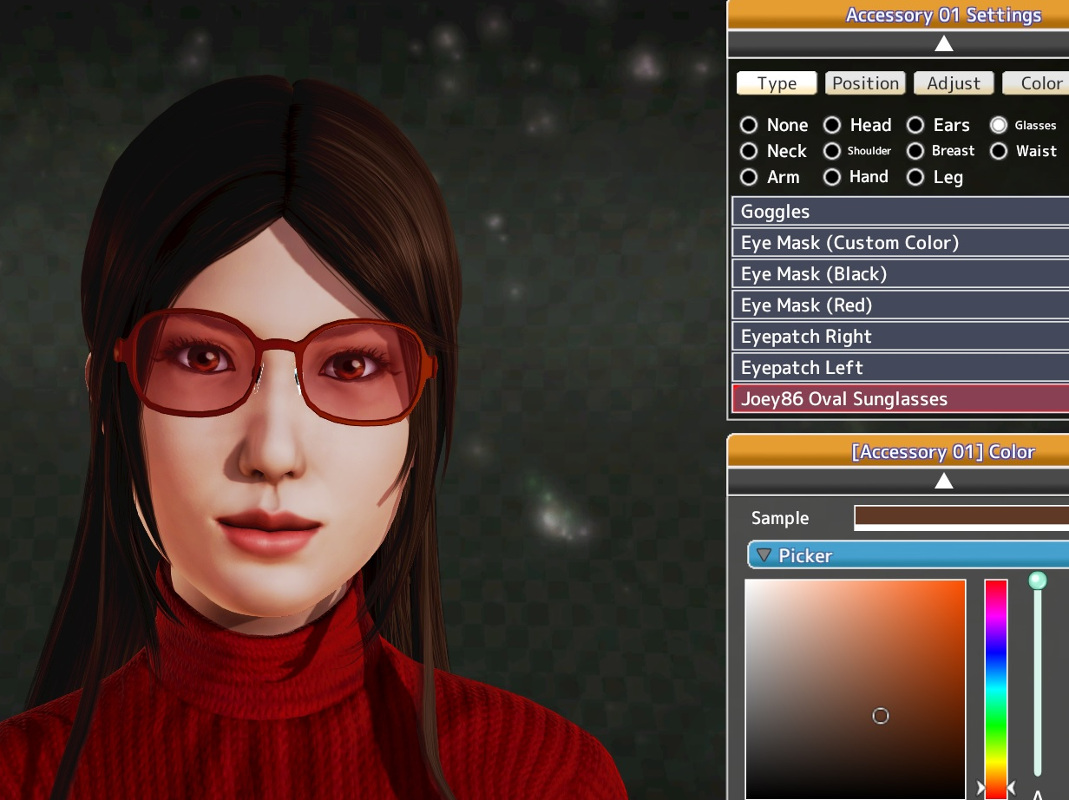1069x800 pixels.
Task: Pick the Ears accessory category
Action: click(915, 125)
